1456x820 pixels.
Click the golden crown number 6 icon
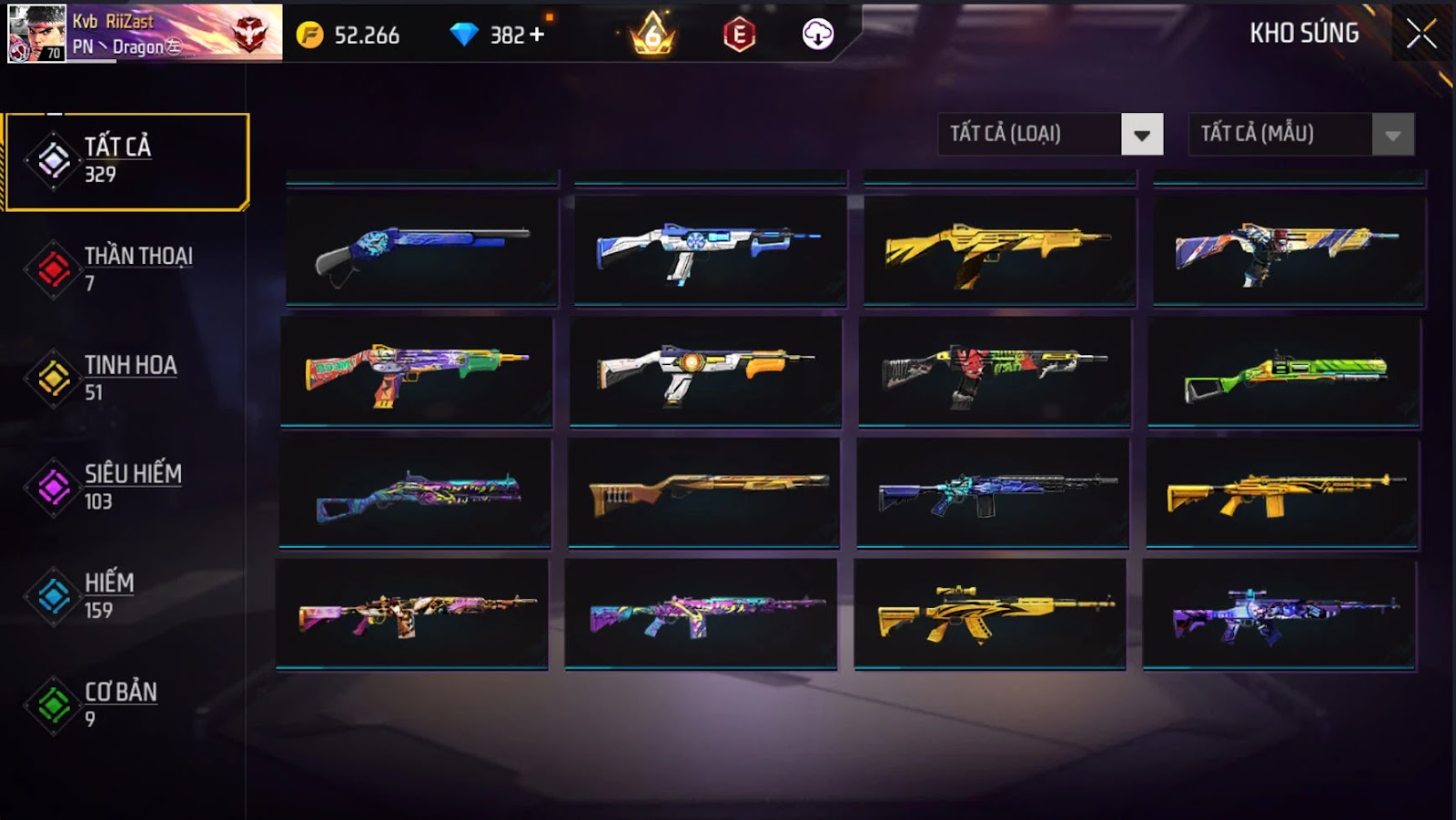(x=653, y=35)
